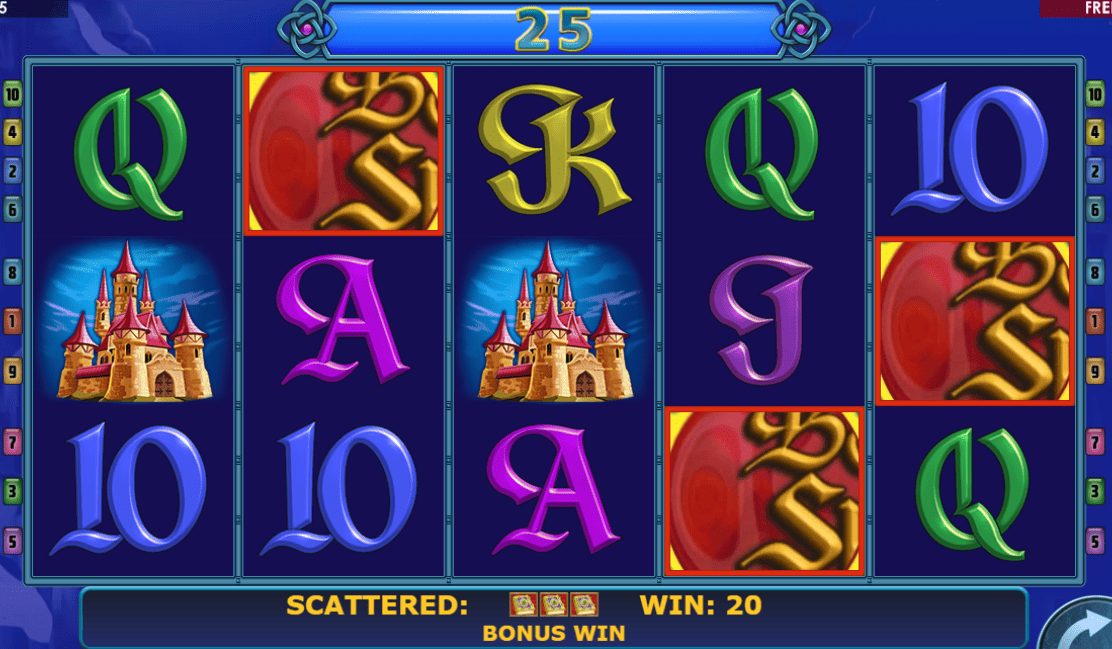Image resolution: width=1112 pixels, height=649 pixels.
Task: Choose red payline marker 1 on the left strip
Action: click(x=13, y=321)
